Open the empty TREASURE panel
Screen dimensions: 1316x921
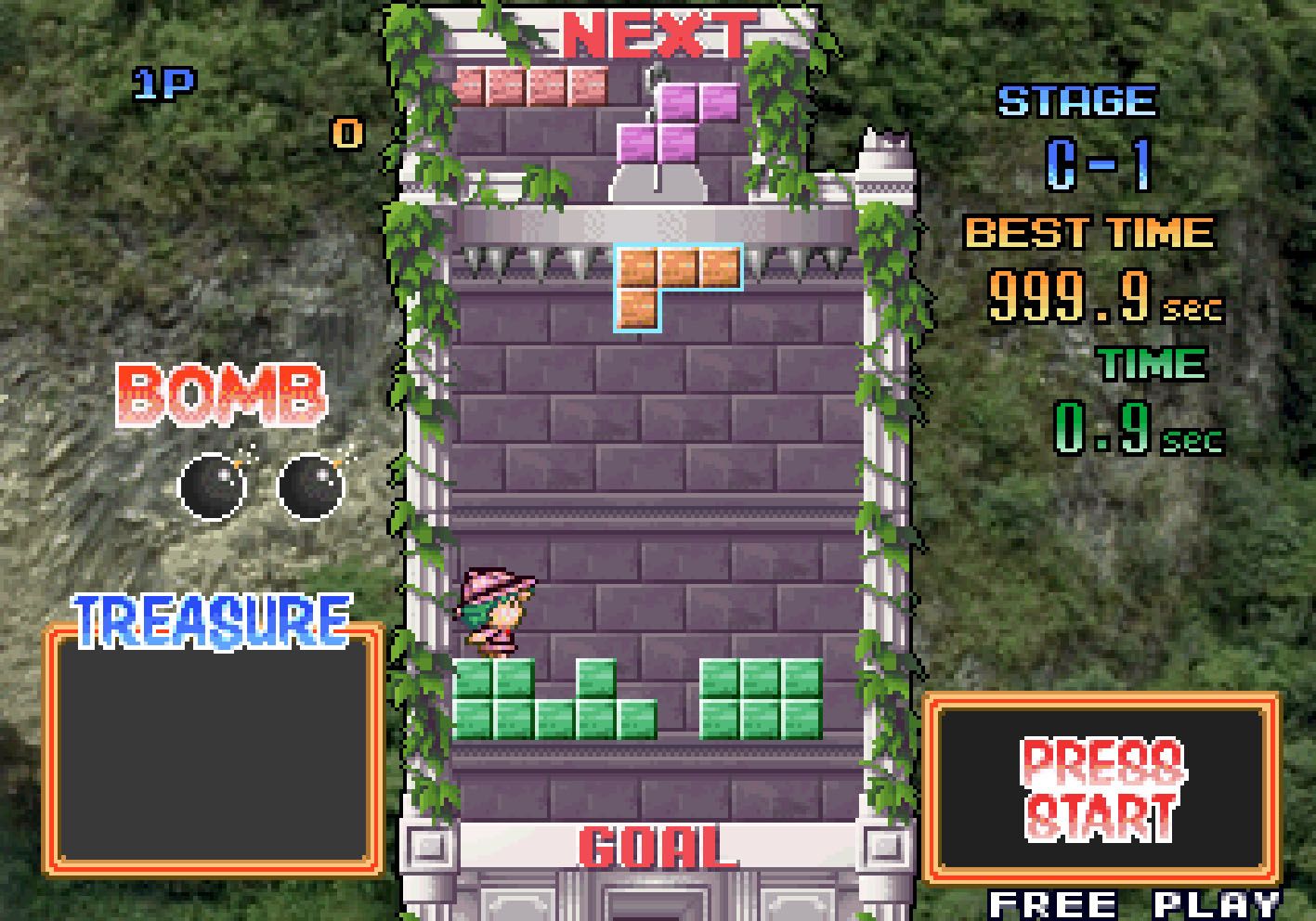coord(215,749)
